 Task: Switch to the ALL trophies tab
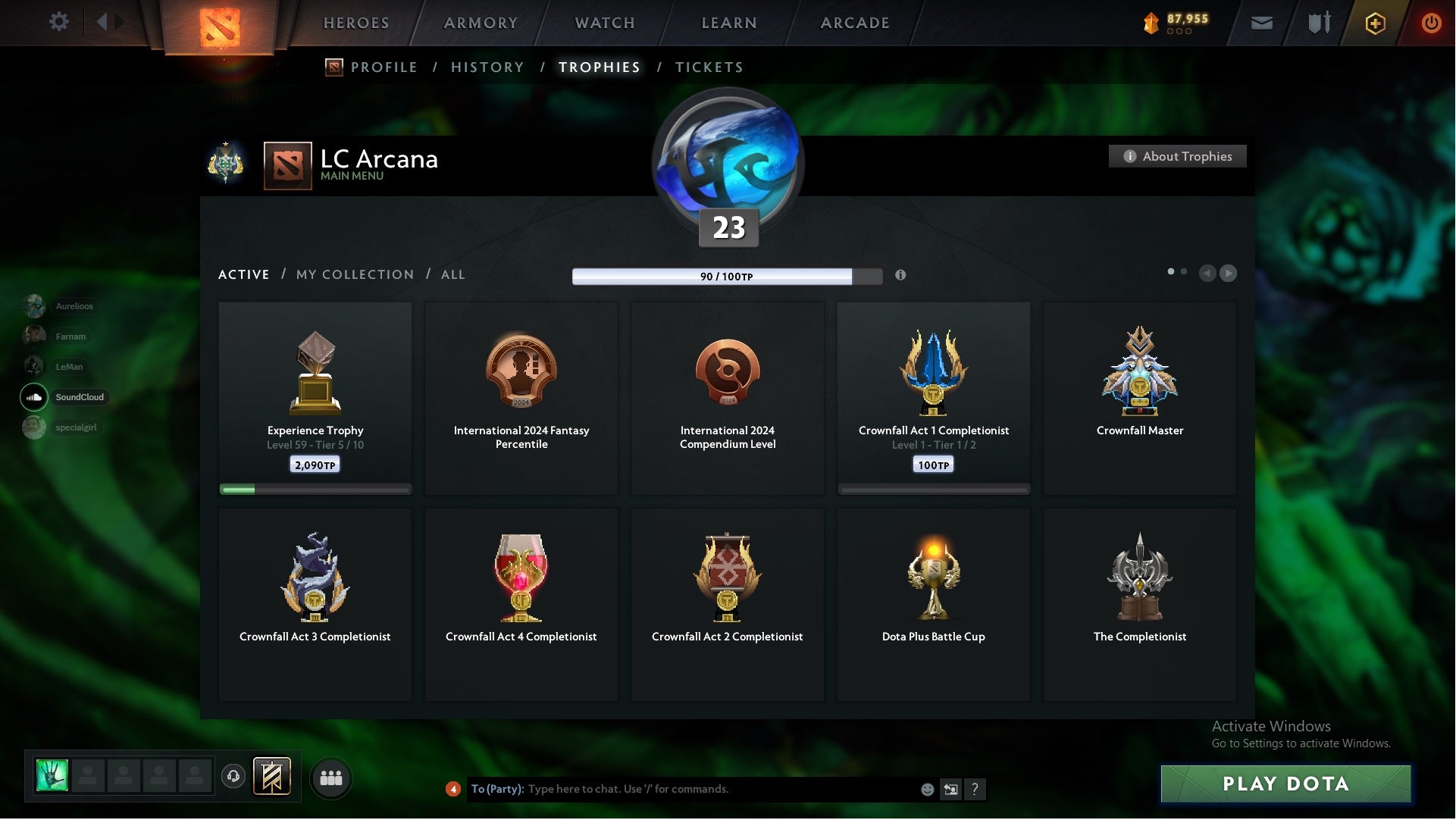point(452,274)
